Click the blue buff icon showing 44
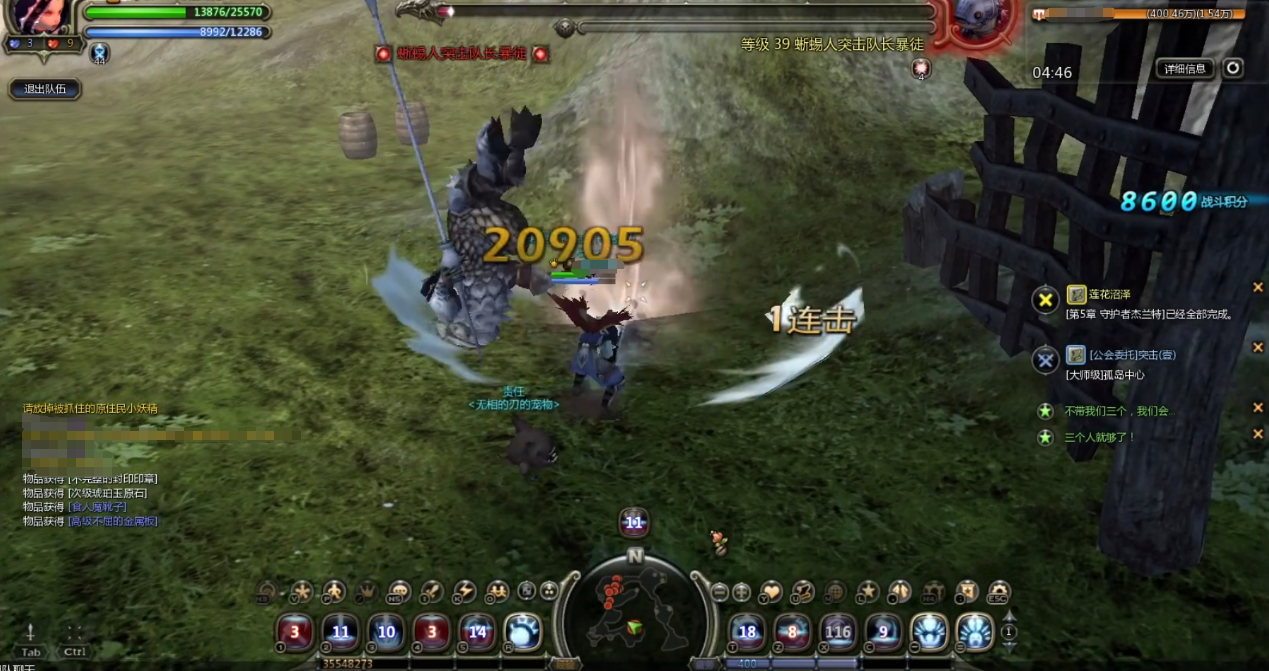Screen dimensions: 1269x671 [99, 53]
